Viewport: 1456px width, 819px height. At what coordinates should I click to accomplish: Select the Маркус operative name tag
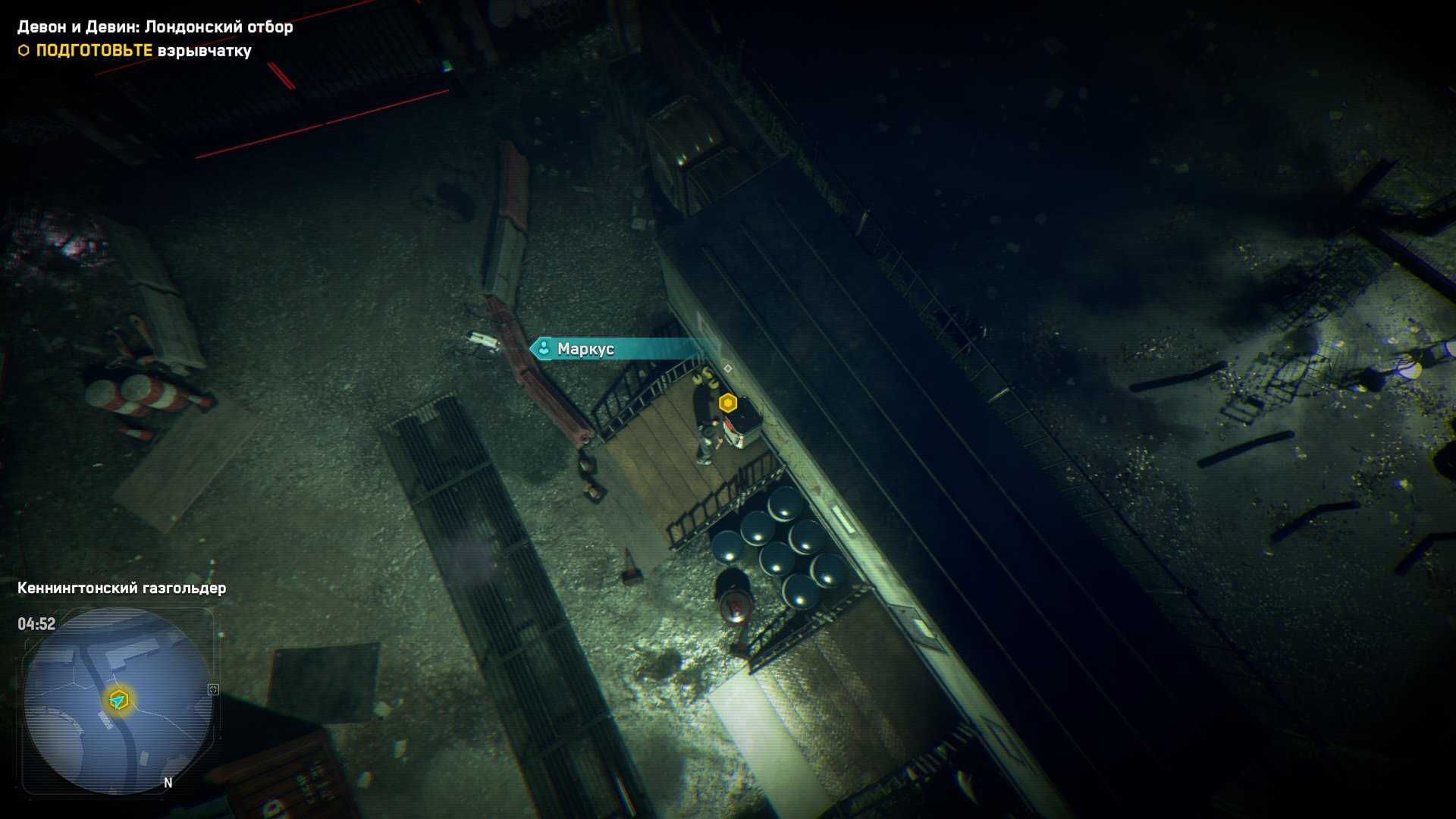click(x=585, y=349)
